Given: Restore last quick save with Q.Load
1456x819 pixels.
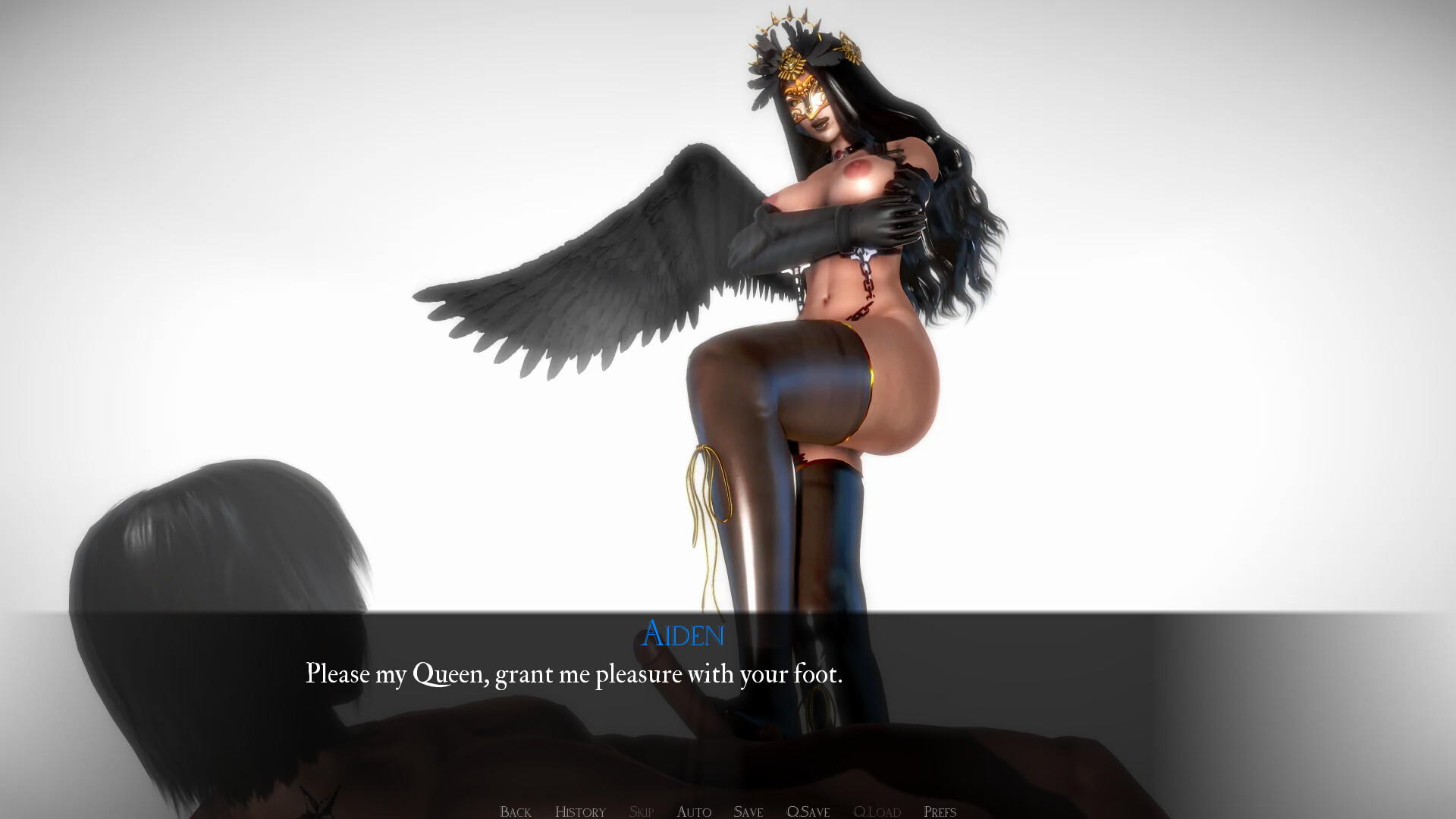Looking at the screenshot, I should pyautogui.click(x=877, y=811).
